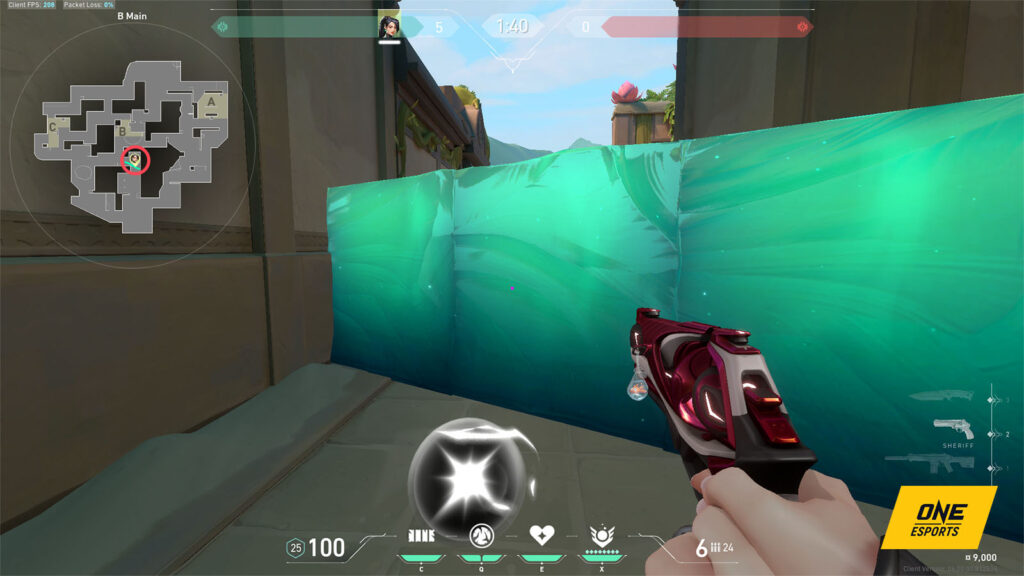Activate the Barrier Orb wall ability

coord(421,534)
